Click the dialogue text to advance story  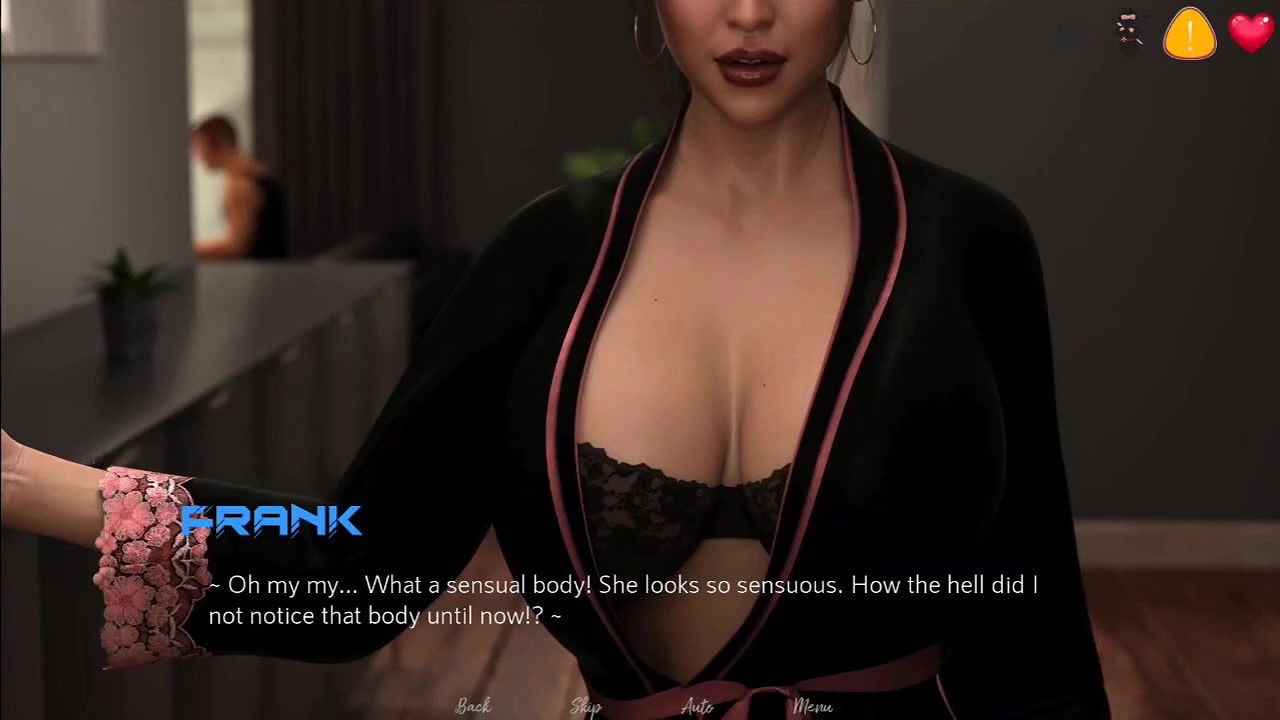(622, 599)
